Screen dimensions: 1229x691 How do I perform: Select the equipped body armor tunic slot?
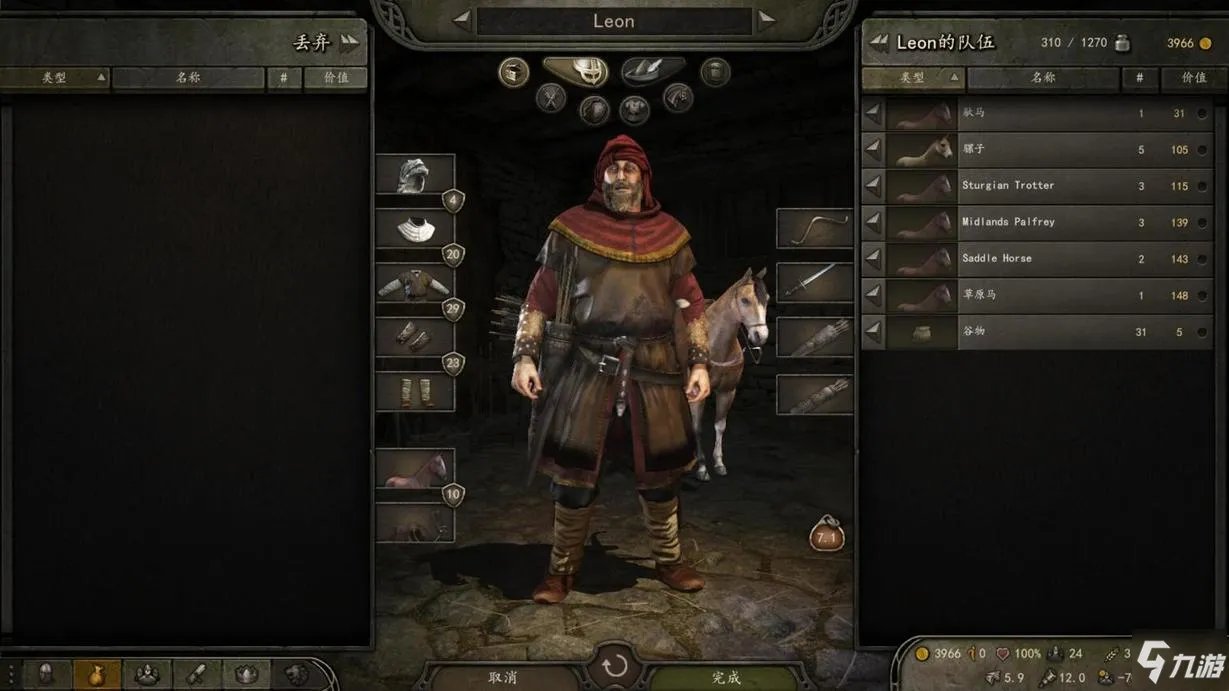(x=414, y=284)
